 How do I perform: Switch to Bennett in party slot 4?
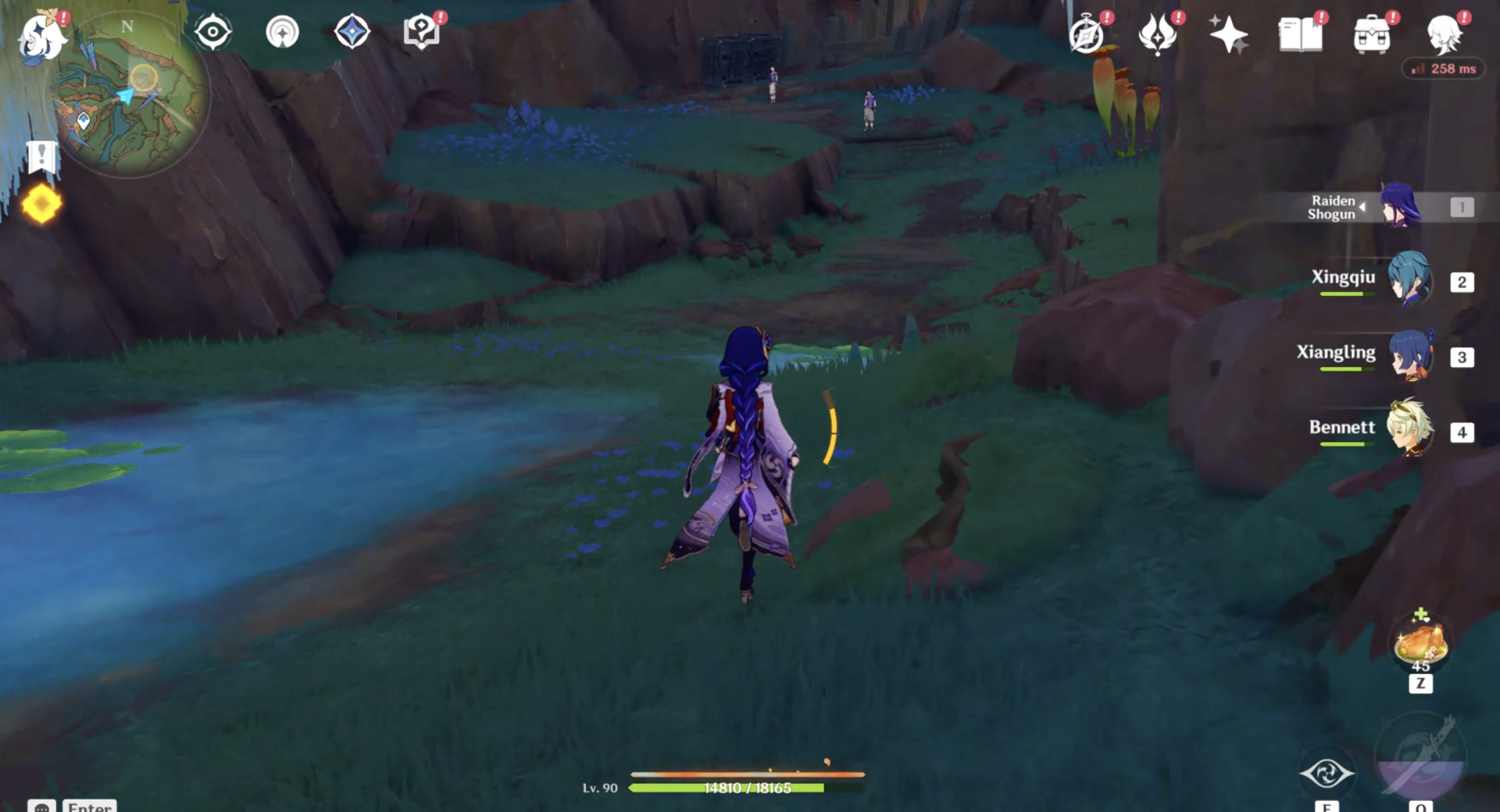tap(1409, 431)
